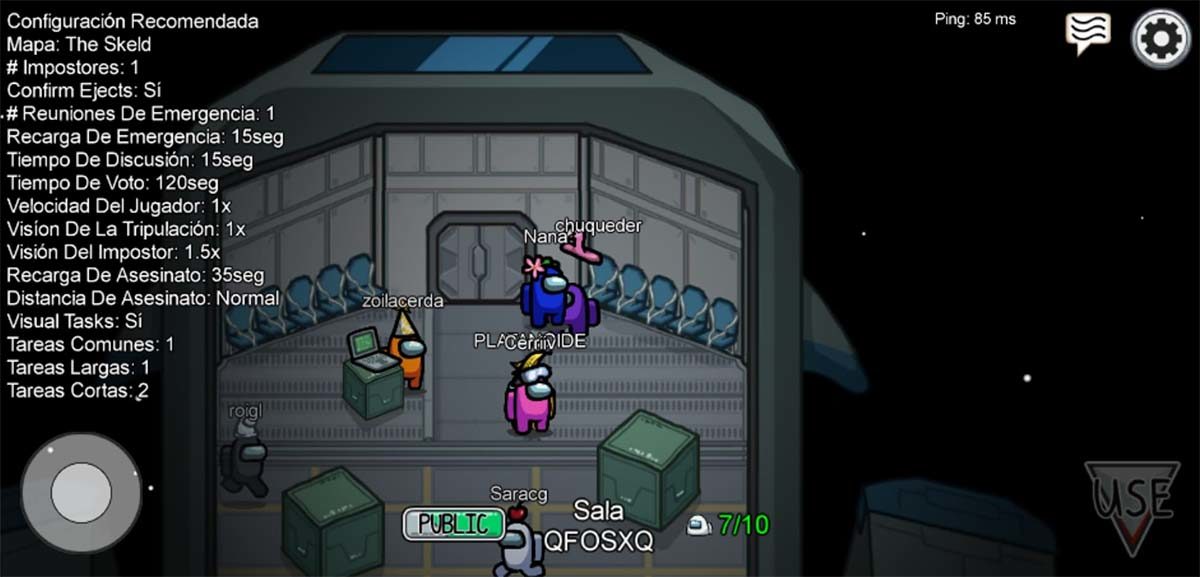The height and width of the screenshot is (577, 1200).
Task: Open the gear settings menu
Action: click(1161, 39)
